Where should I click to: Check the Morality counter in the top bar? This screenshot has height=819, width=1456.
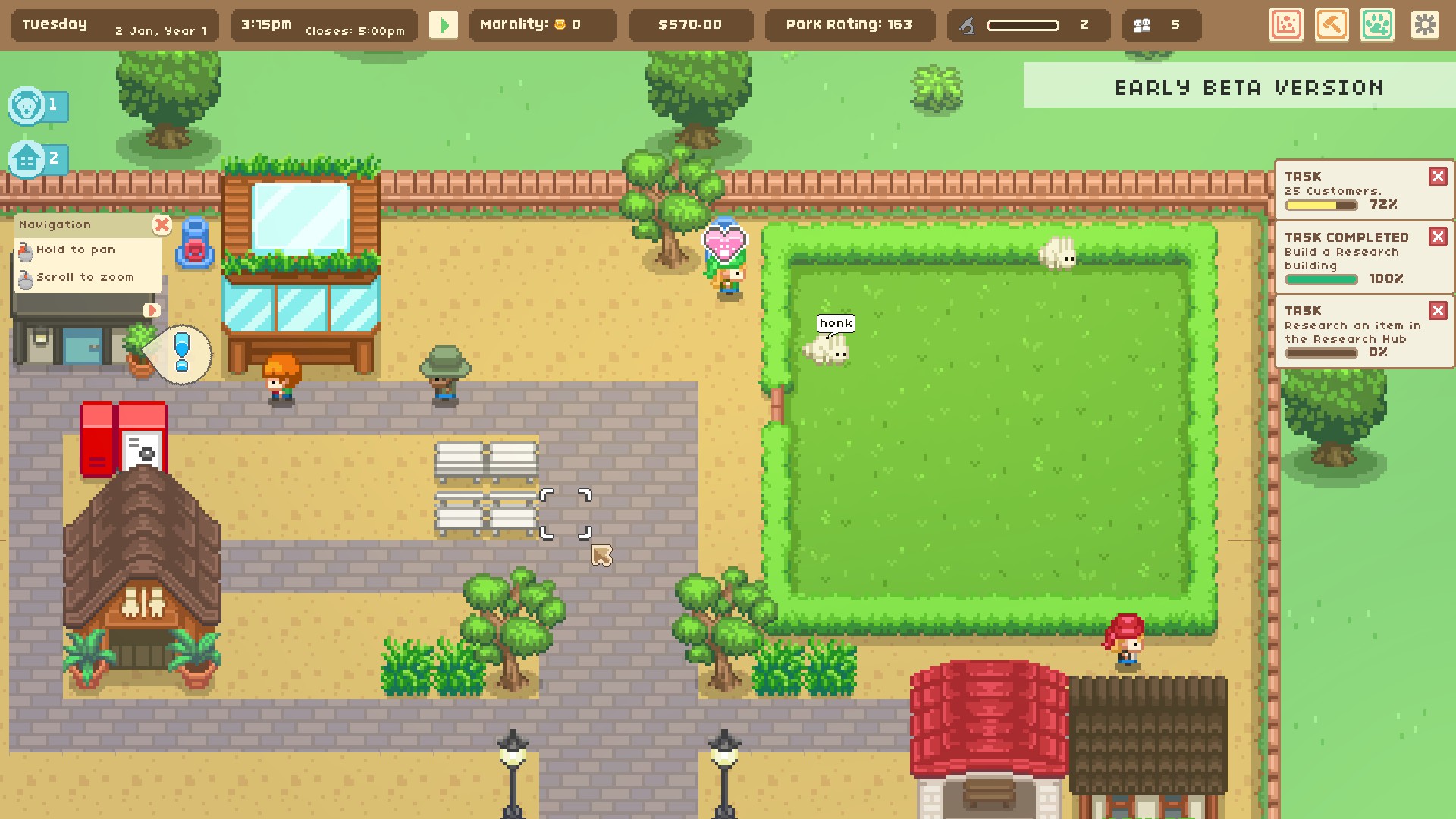pyautogui.click(x=541, y=24)
